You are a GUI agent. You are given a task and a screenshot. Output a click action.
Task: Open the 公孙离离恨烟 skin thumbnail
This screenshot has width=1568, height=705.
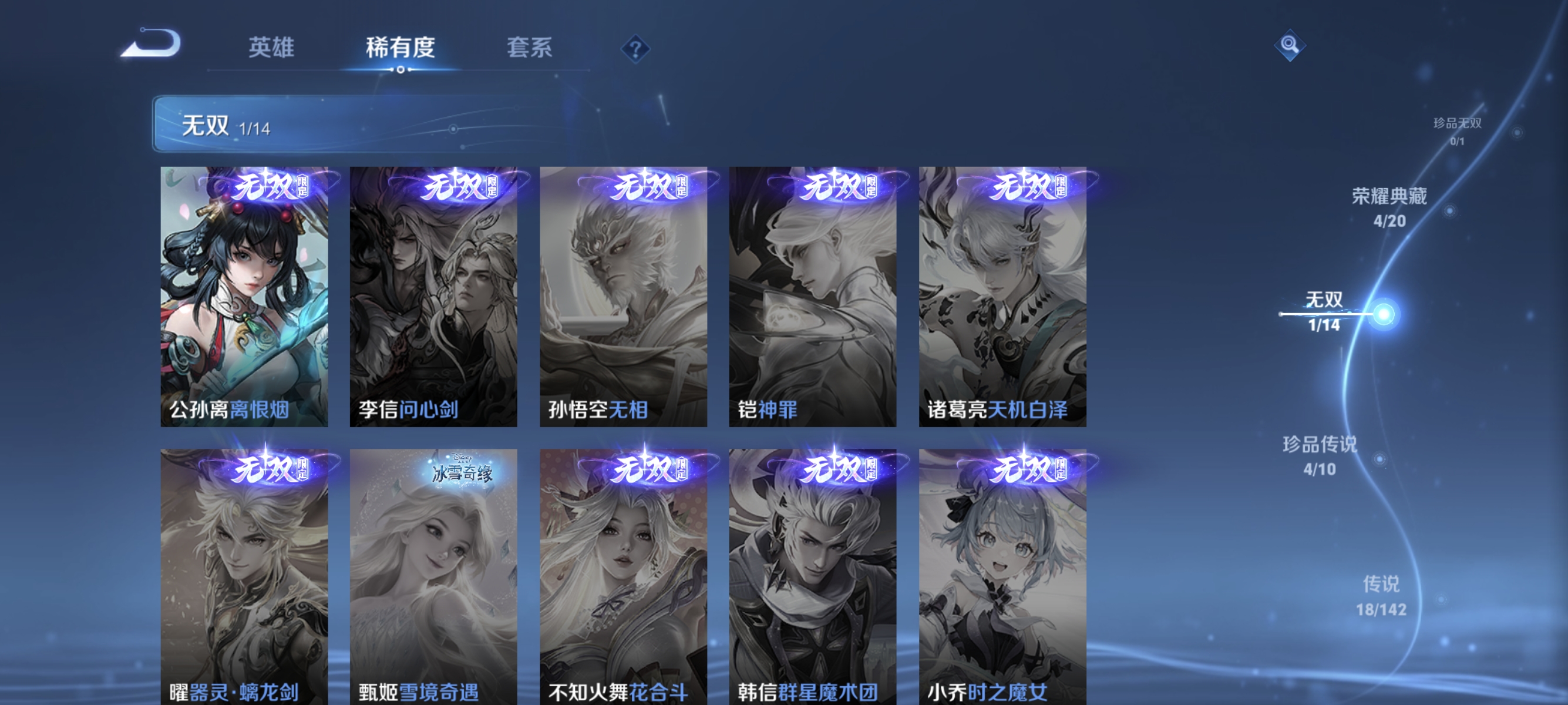244,296
